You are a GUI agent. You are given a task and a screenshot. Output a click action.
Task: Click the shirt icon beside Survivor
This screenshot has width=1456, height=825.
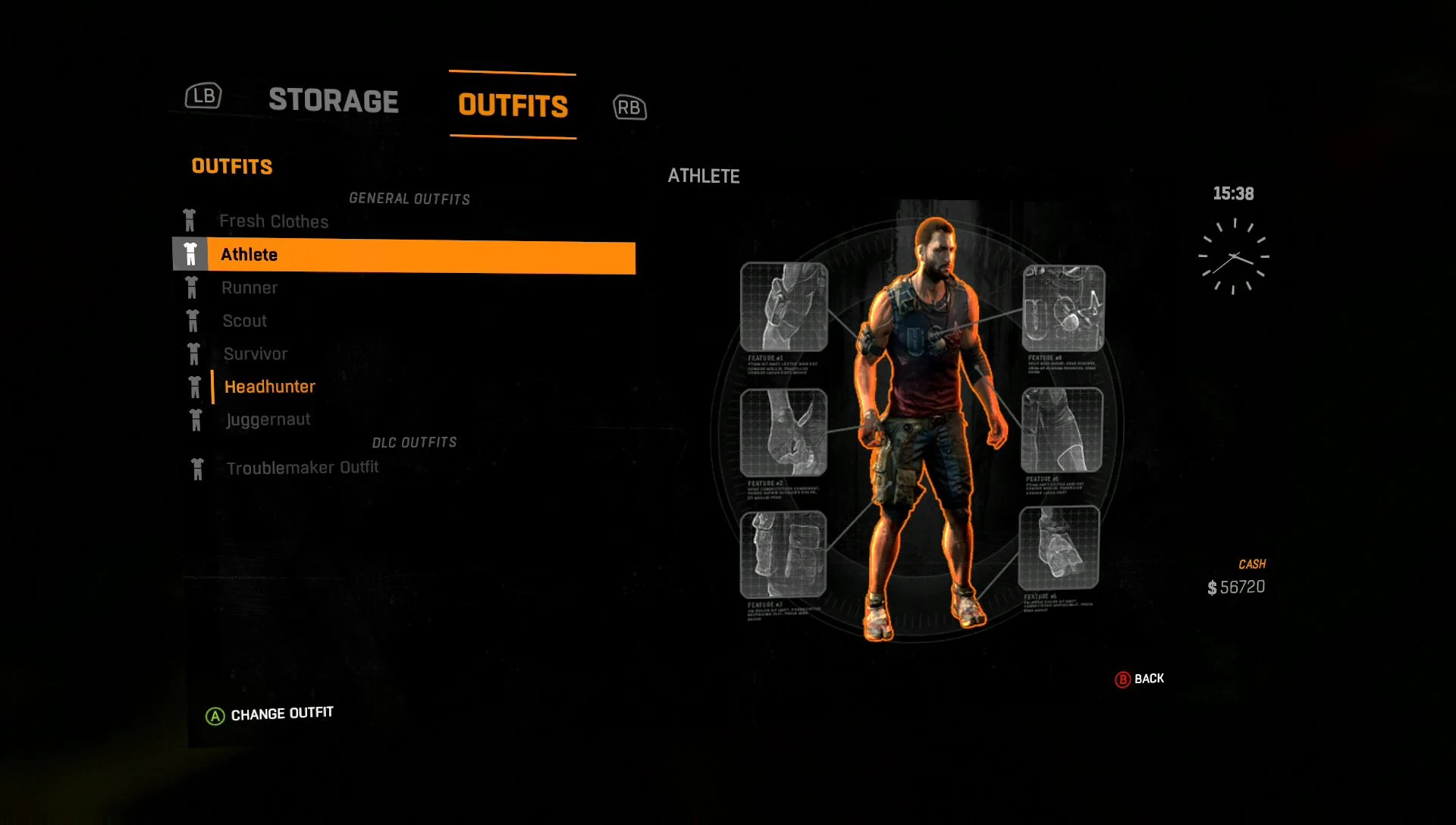[192, 353]
